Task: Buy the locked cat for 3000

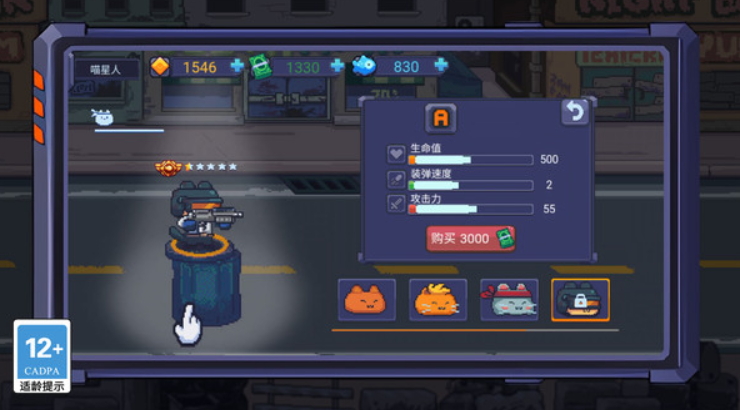Action: point(471,238)
